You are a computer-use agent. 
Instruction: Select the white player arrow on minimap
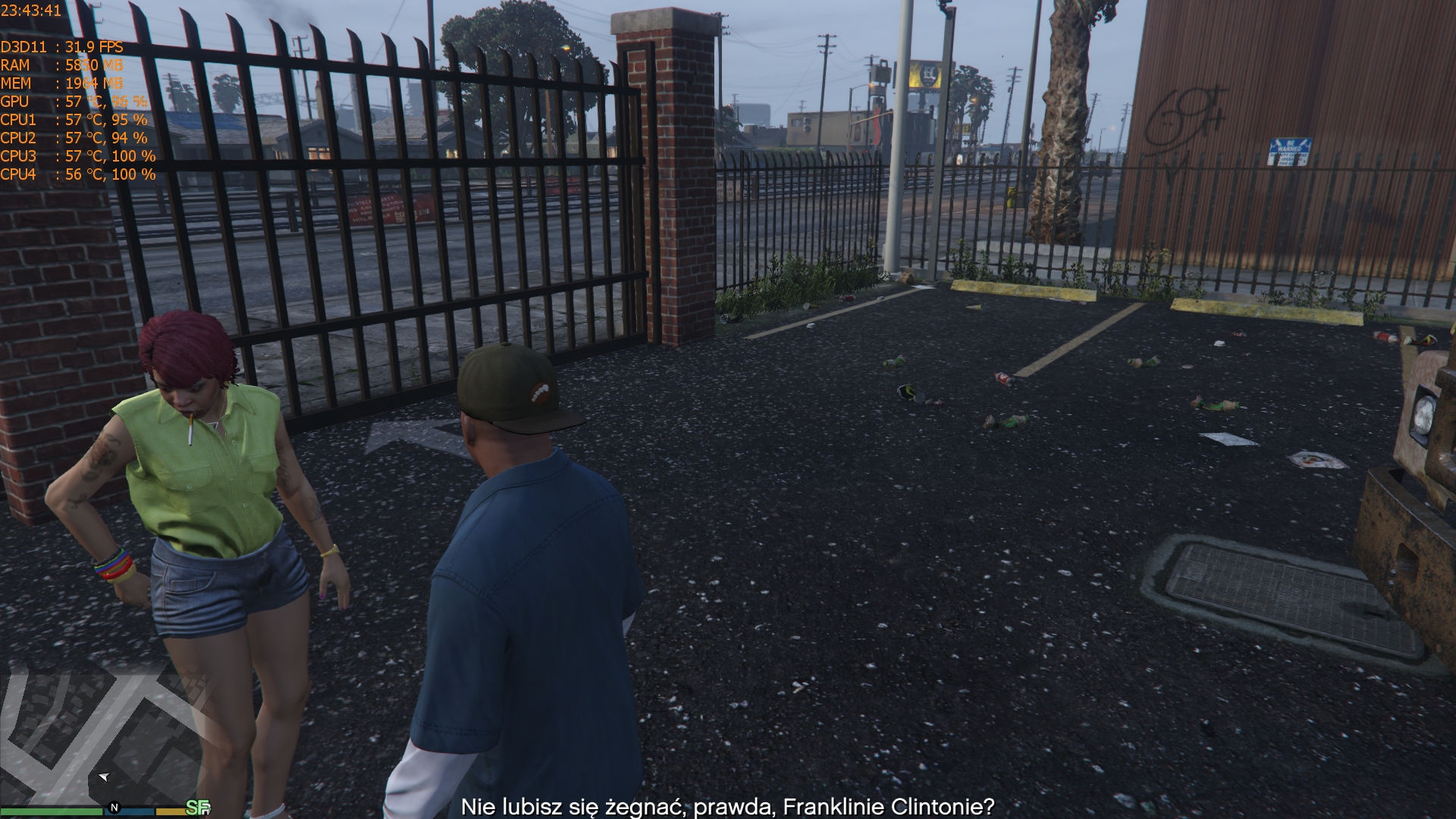104,777
